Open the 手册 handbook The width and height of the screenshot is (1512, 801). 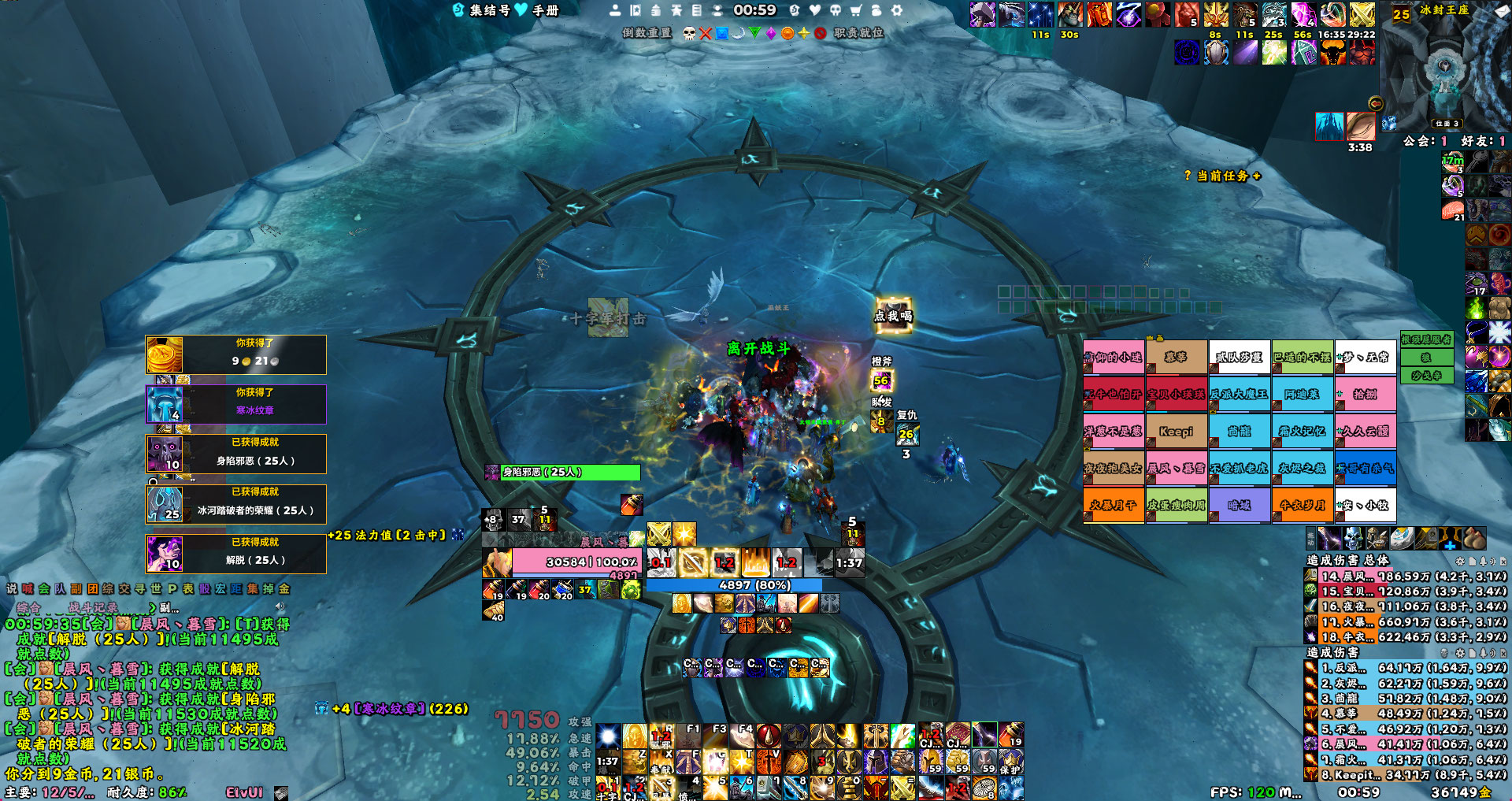[x=545, y=10]
